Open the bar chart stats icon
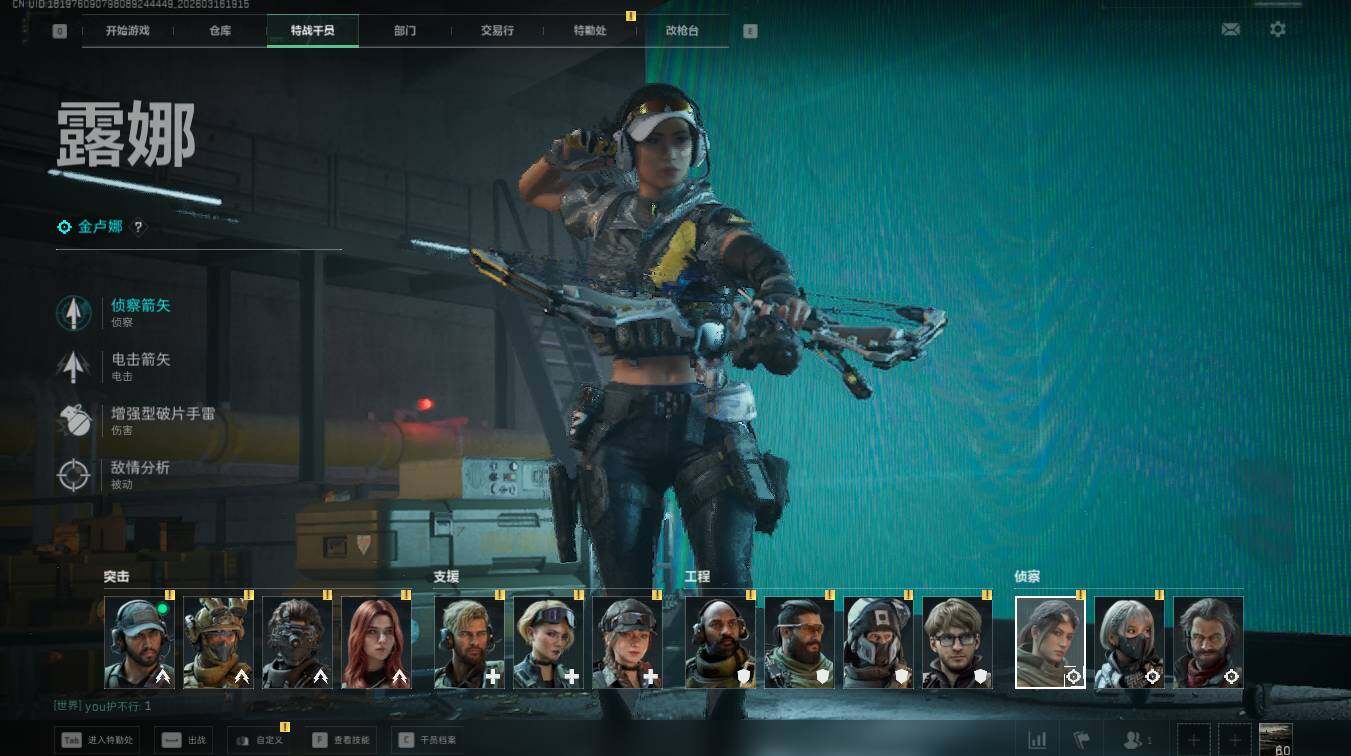Screen dimensions: 1351x756 (1038, 740)
